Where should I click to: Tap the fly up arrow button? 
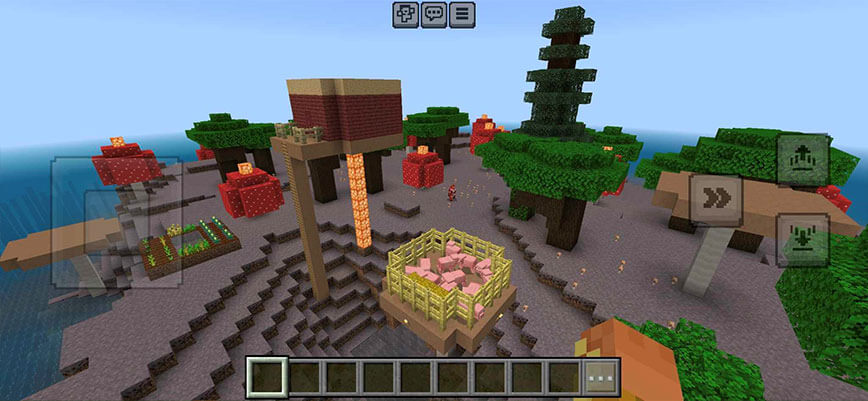pos(802,159)
